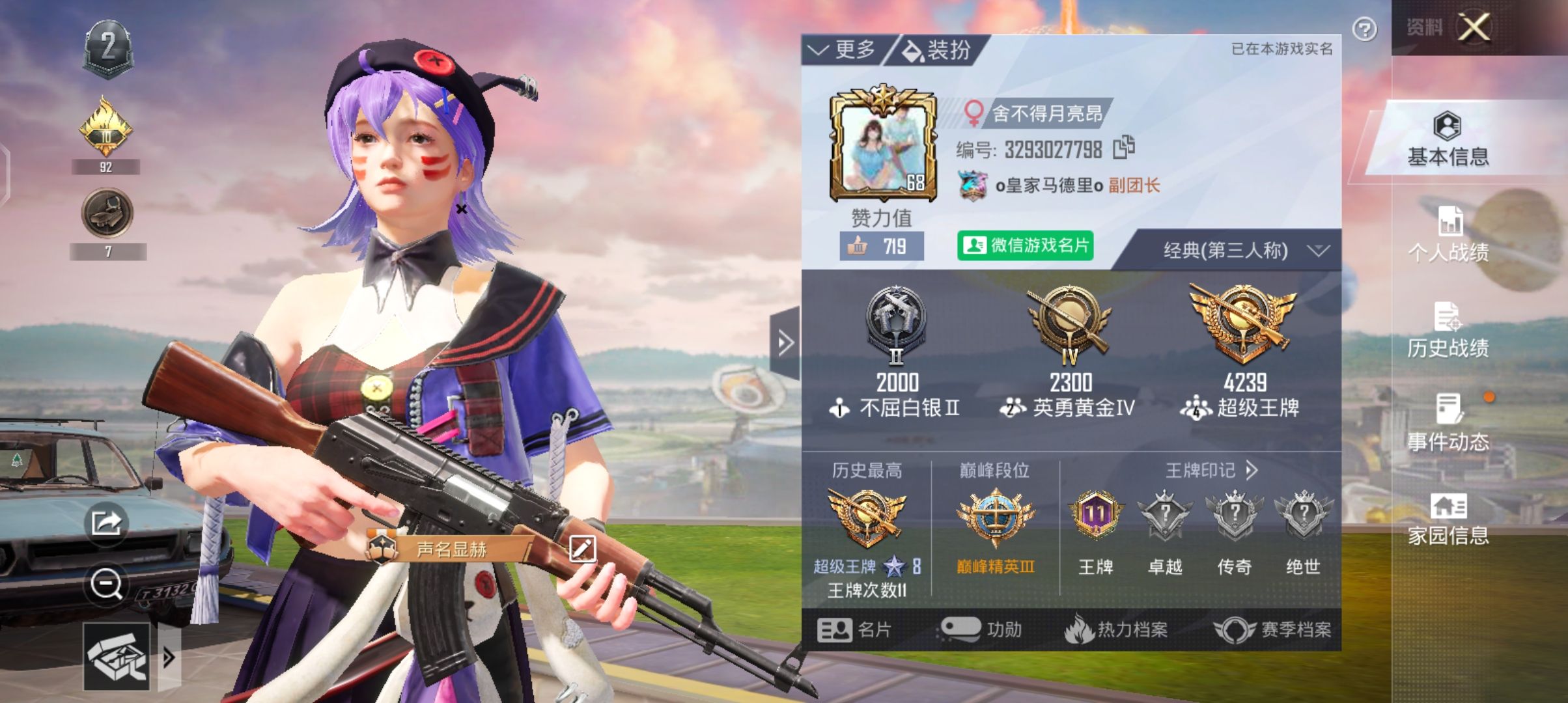Viewport: 1568px width, 703px height.
Task: Zoom out the character with magnifier
Action: click(106, 583)
